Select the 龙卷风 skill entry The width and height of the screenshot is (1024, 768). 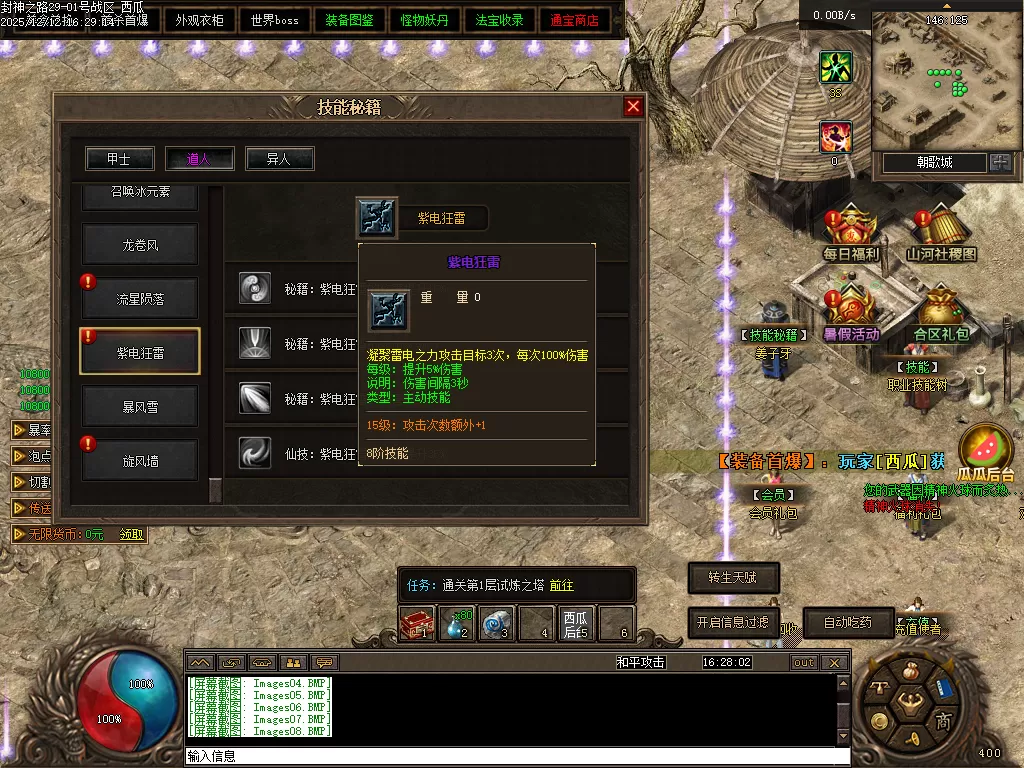click(140, 245)
